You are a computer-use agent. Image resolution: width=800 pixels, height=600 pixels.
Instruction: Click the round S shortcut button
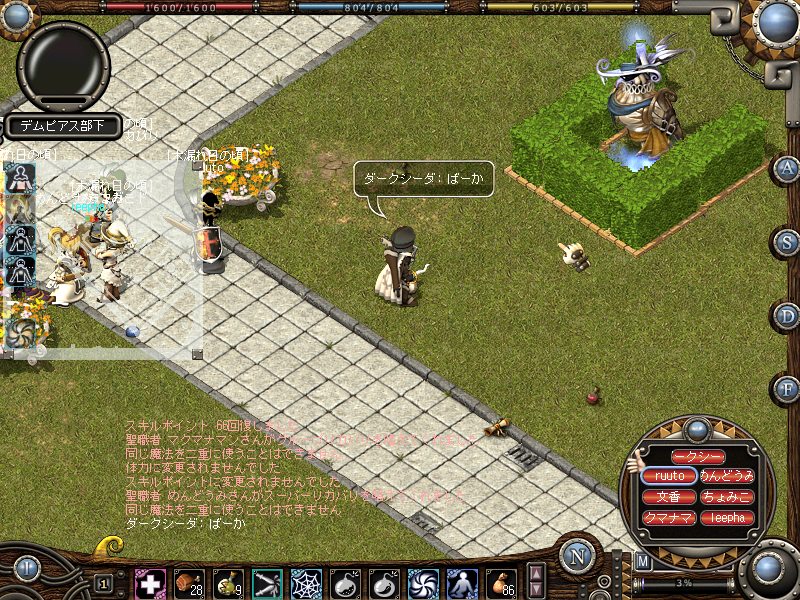coord(786,242)
